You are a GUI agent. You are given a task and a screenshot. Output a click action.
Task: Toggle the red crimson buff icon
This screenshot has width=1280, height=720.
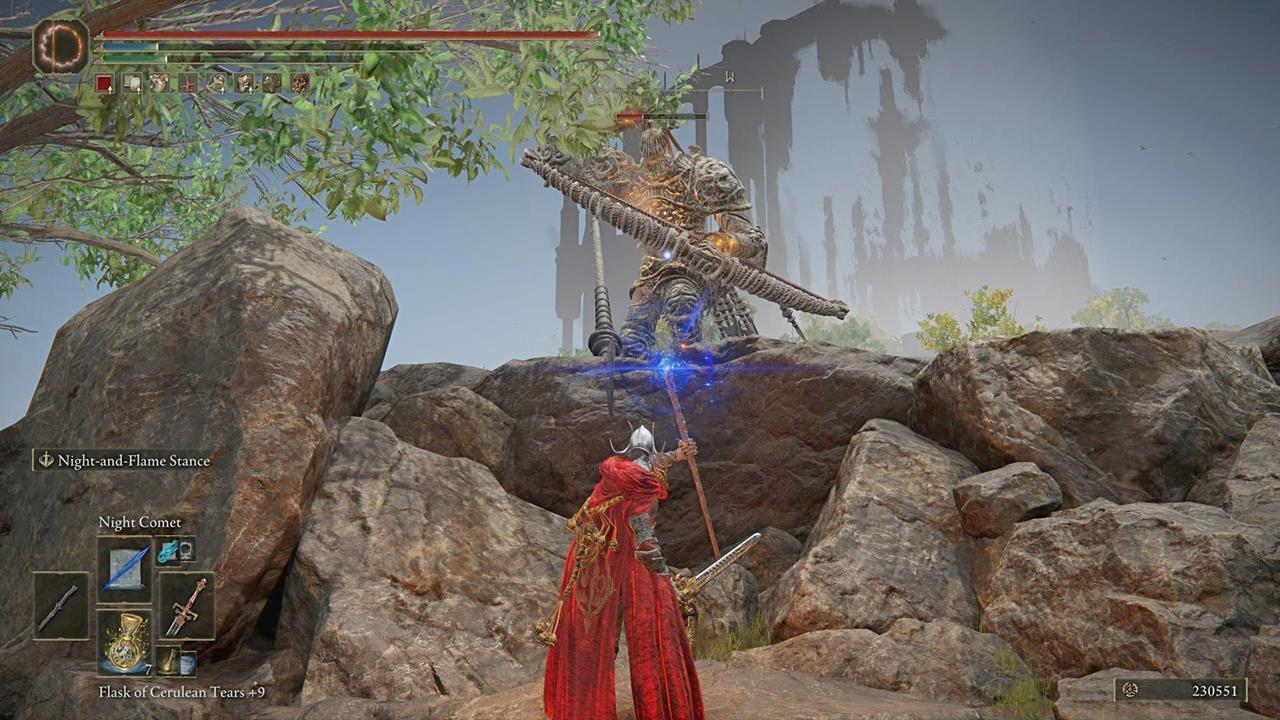coord(105,82)
